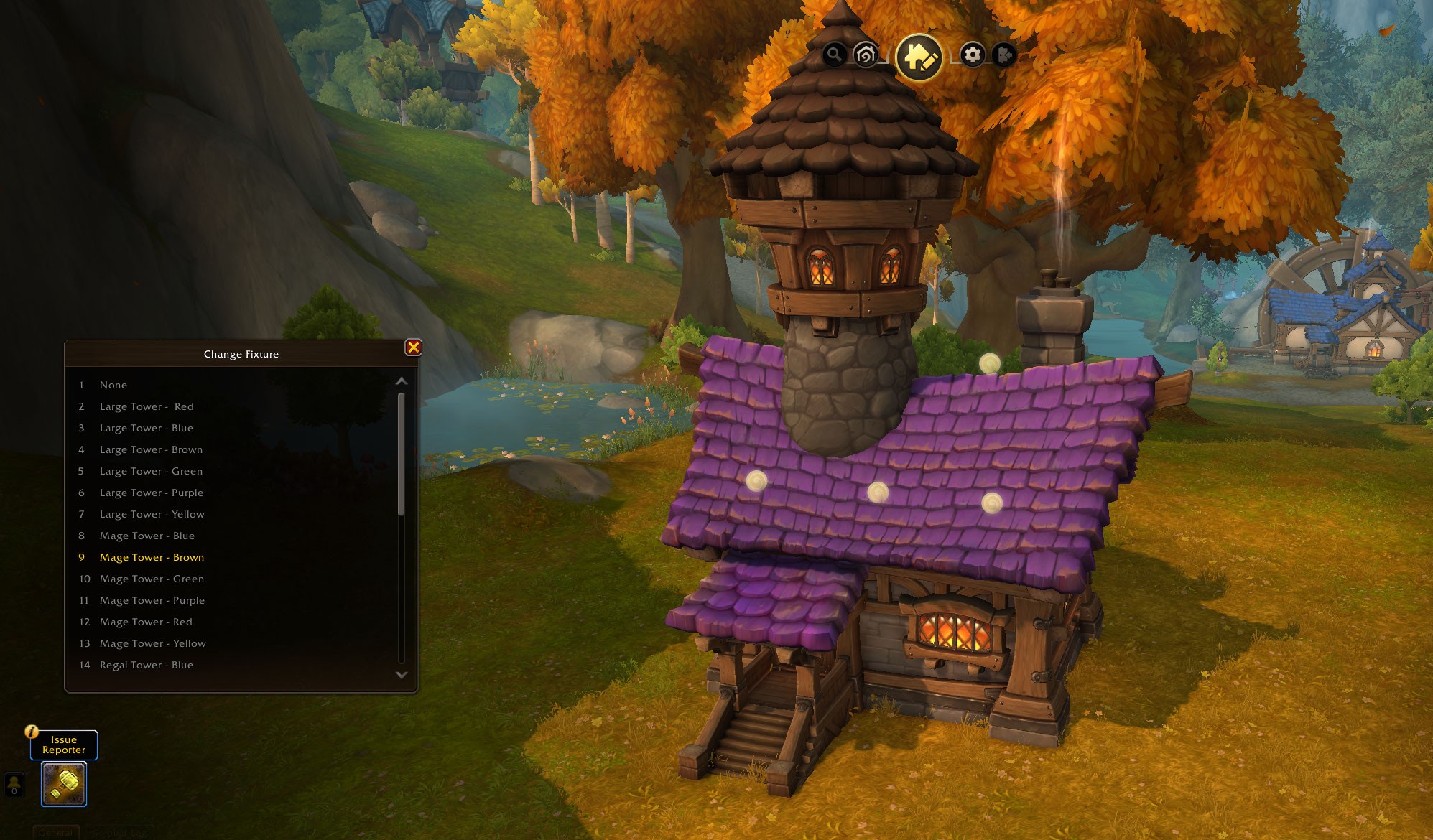Click the fixture list's down arrow

click(402, 675)
